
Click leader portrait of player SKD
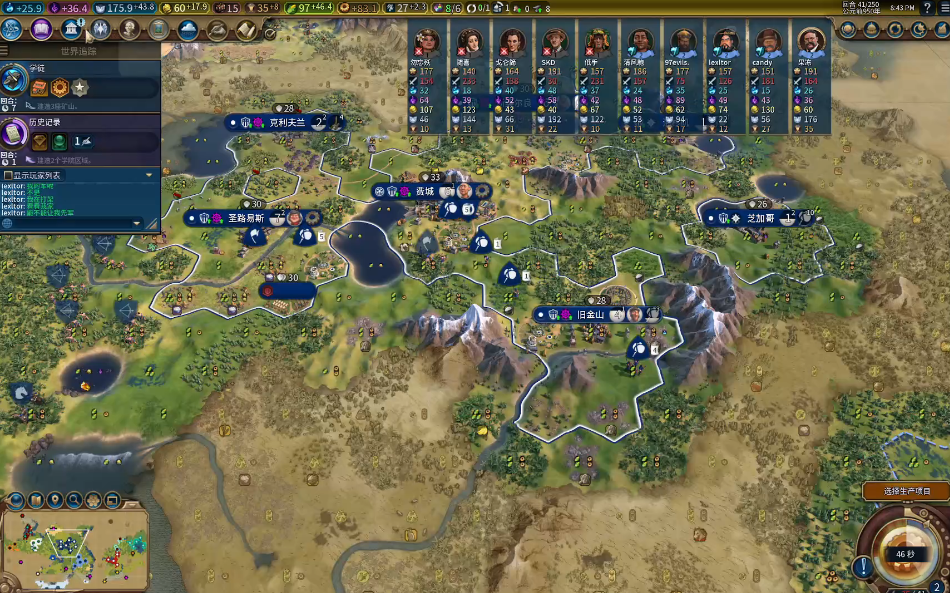(553, 42)
